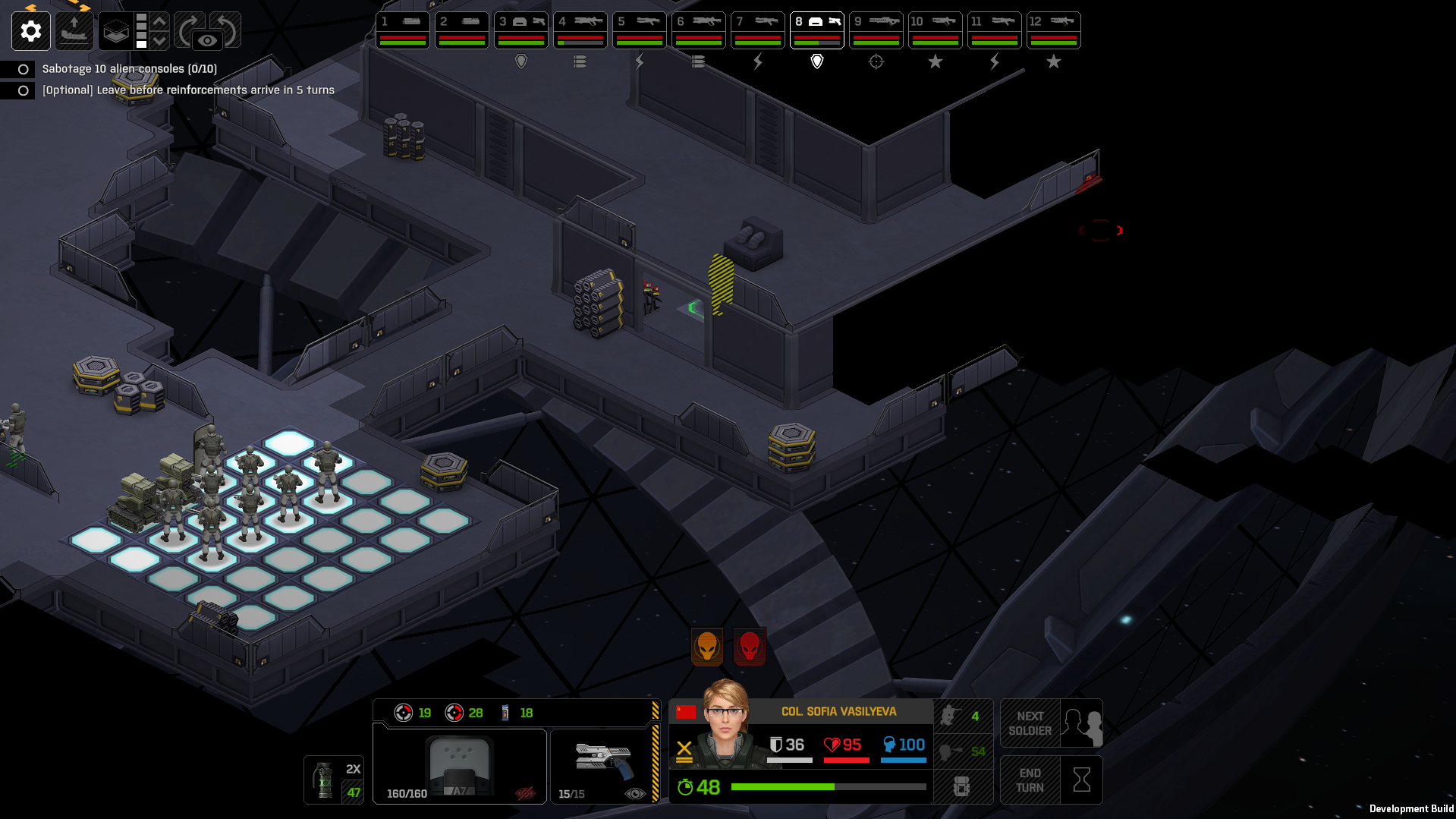Select the red alien target icon
The image size is (1456, 819).
coord(750,647)
